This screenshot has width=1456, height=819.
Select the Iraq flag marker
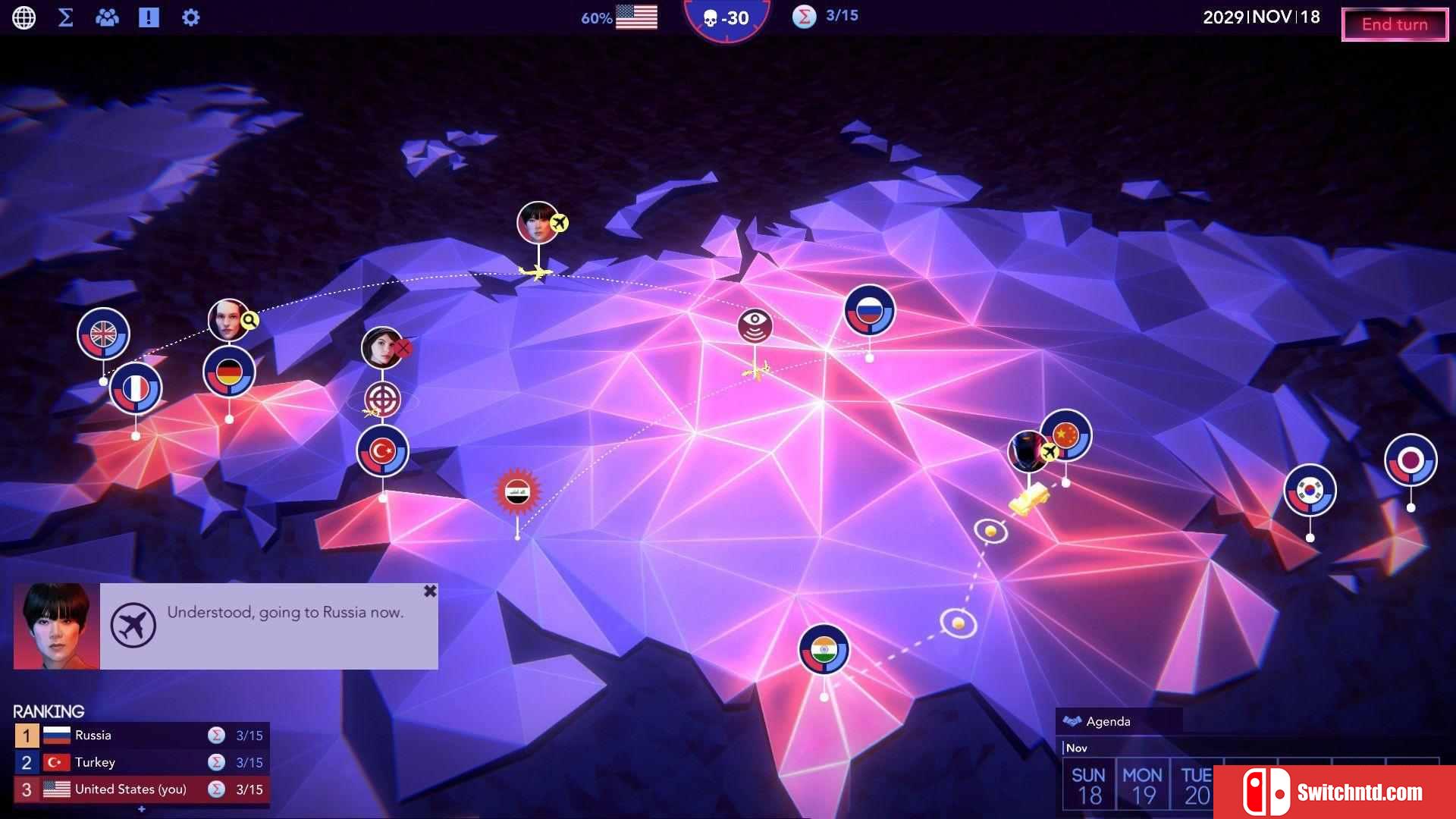pyautogui.click(x=517, y=491)
